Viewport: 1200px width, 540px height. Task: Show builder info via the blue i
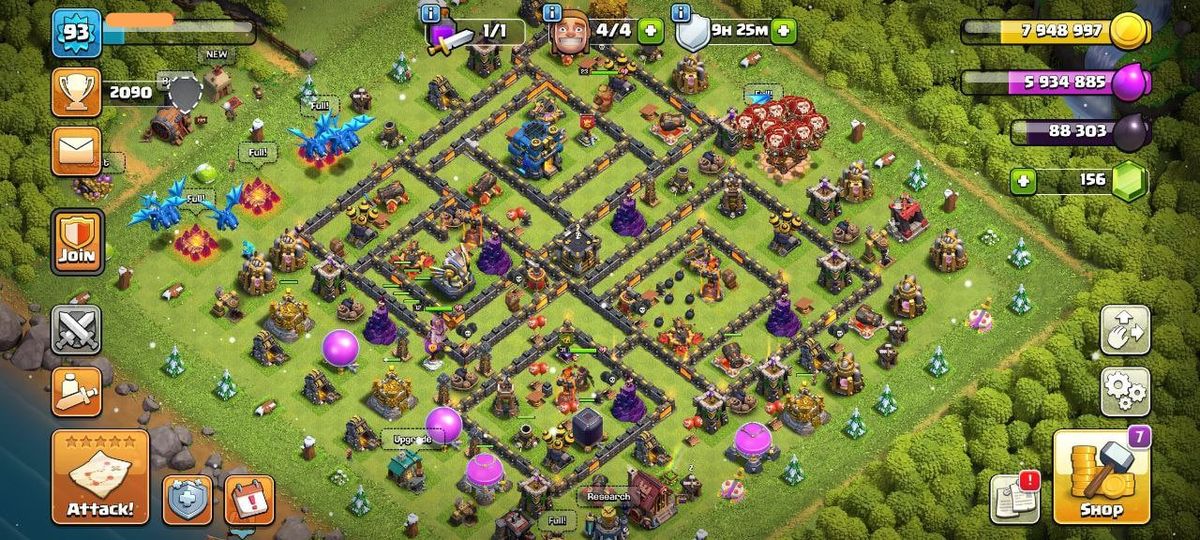[552, 13]
